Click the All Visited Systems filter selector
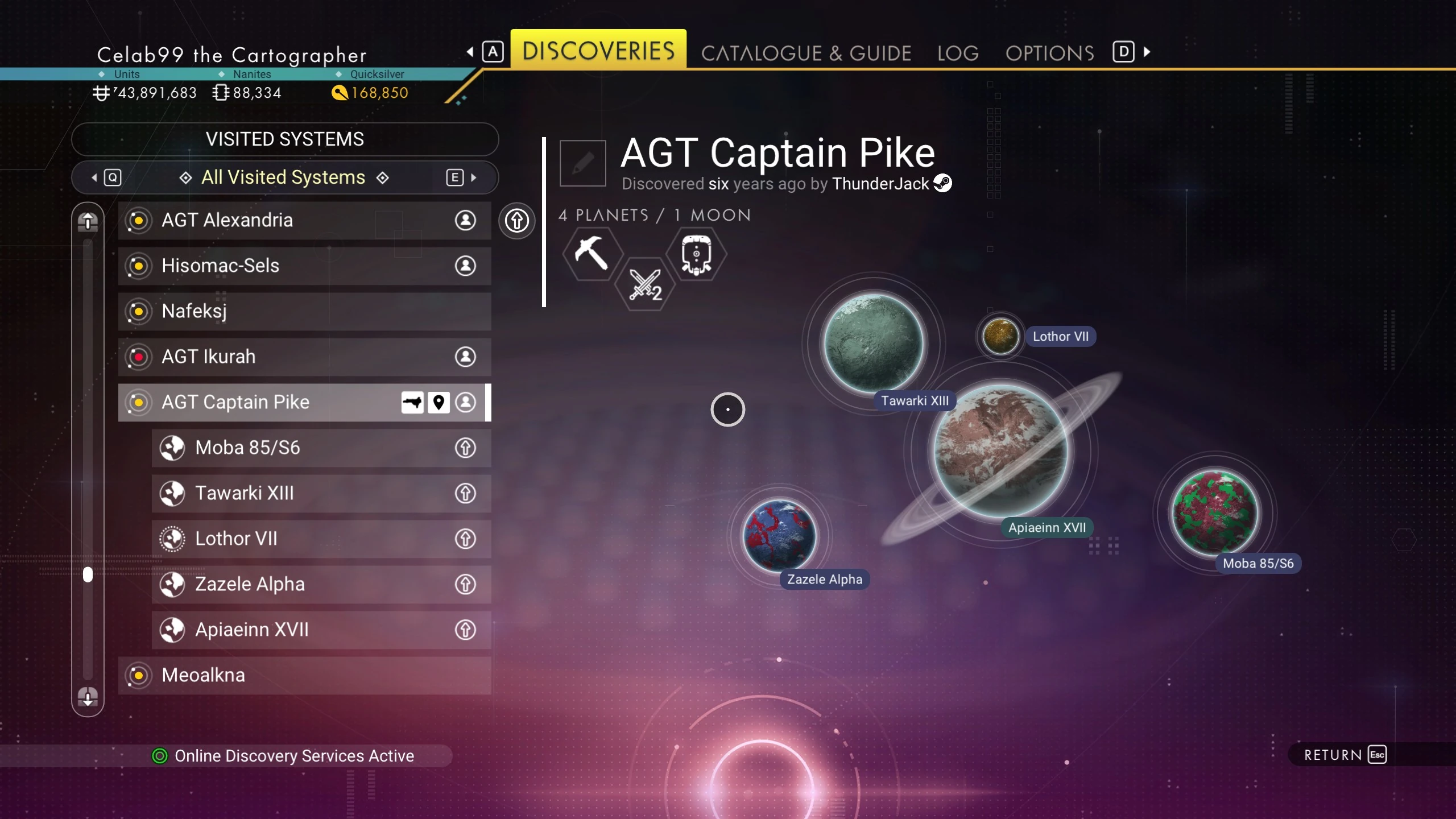Viewport: 1456px width, 819px height. (x=283, y=177)
